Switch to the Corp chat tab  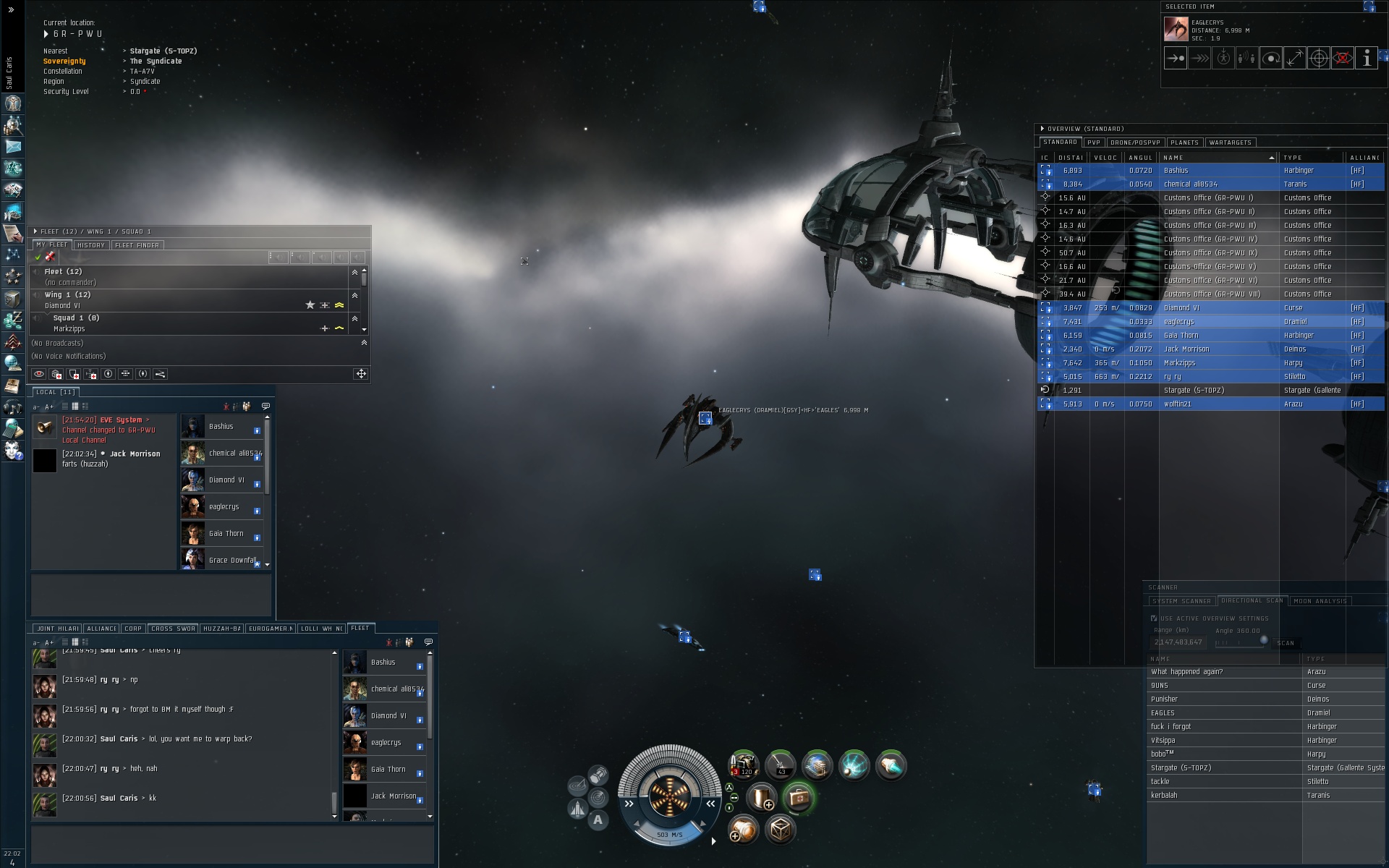point(133,629)
